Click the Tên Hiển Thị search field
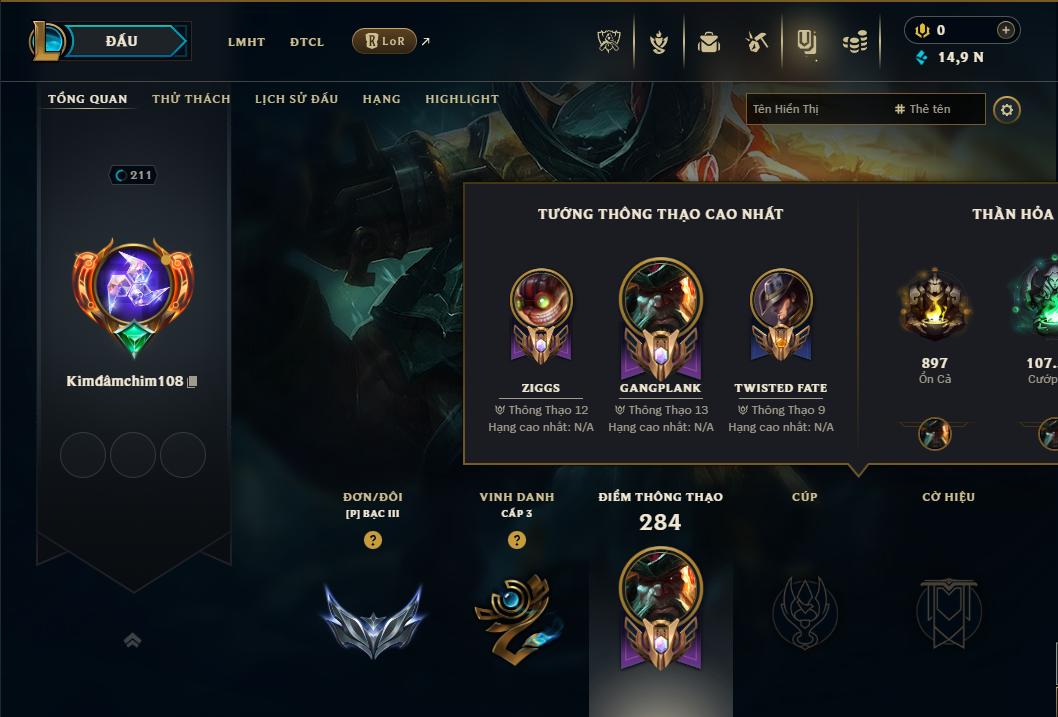 (815, 109)
